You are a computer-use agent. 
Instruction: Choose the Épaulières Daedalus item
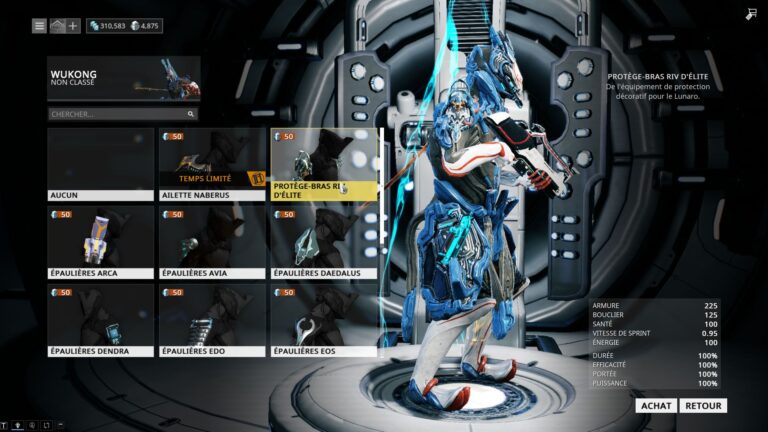pos(324,241)
